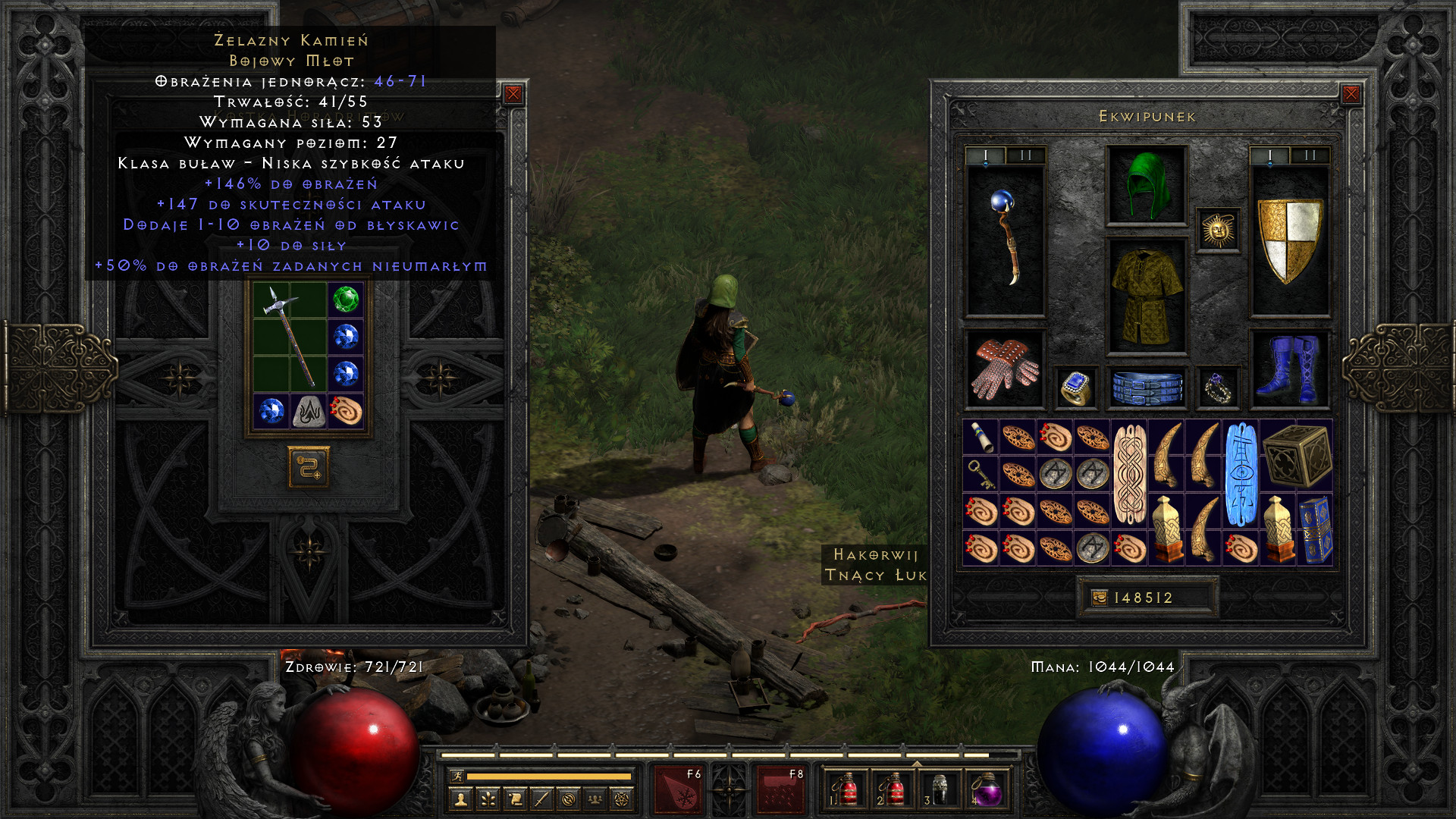1456x819 pixels.
Task: Select the gold and white shield
Action: (1289, 240)
